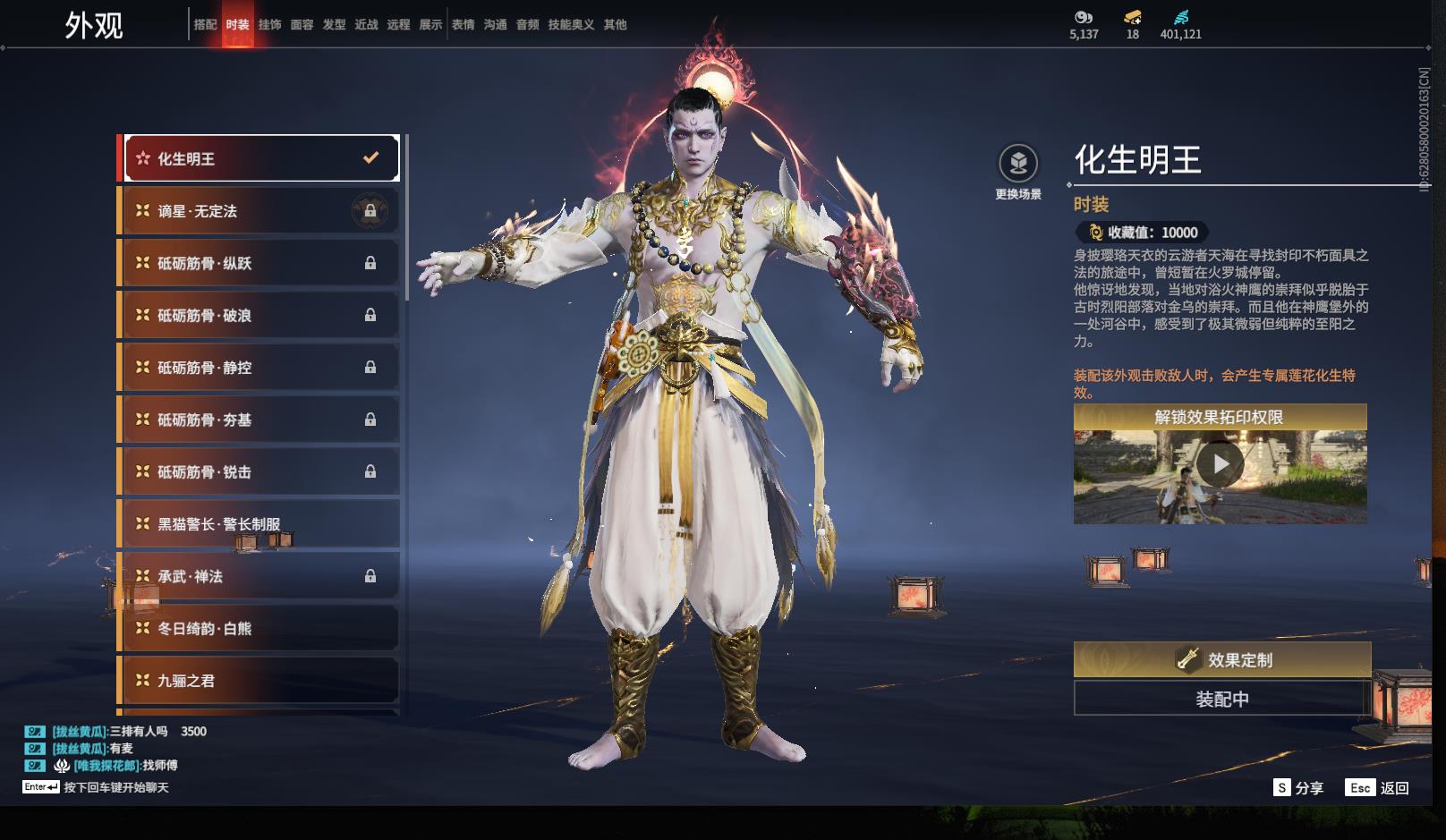Select the 面容 face tab
Viewport: 1446px width, 840px height.
[x=302, y=25]
